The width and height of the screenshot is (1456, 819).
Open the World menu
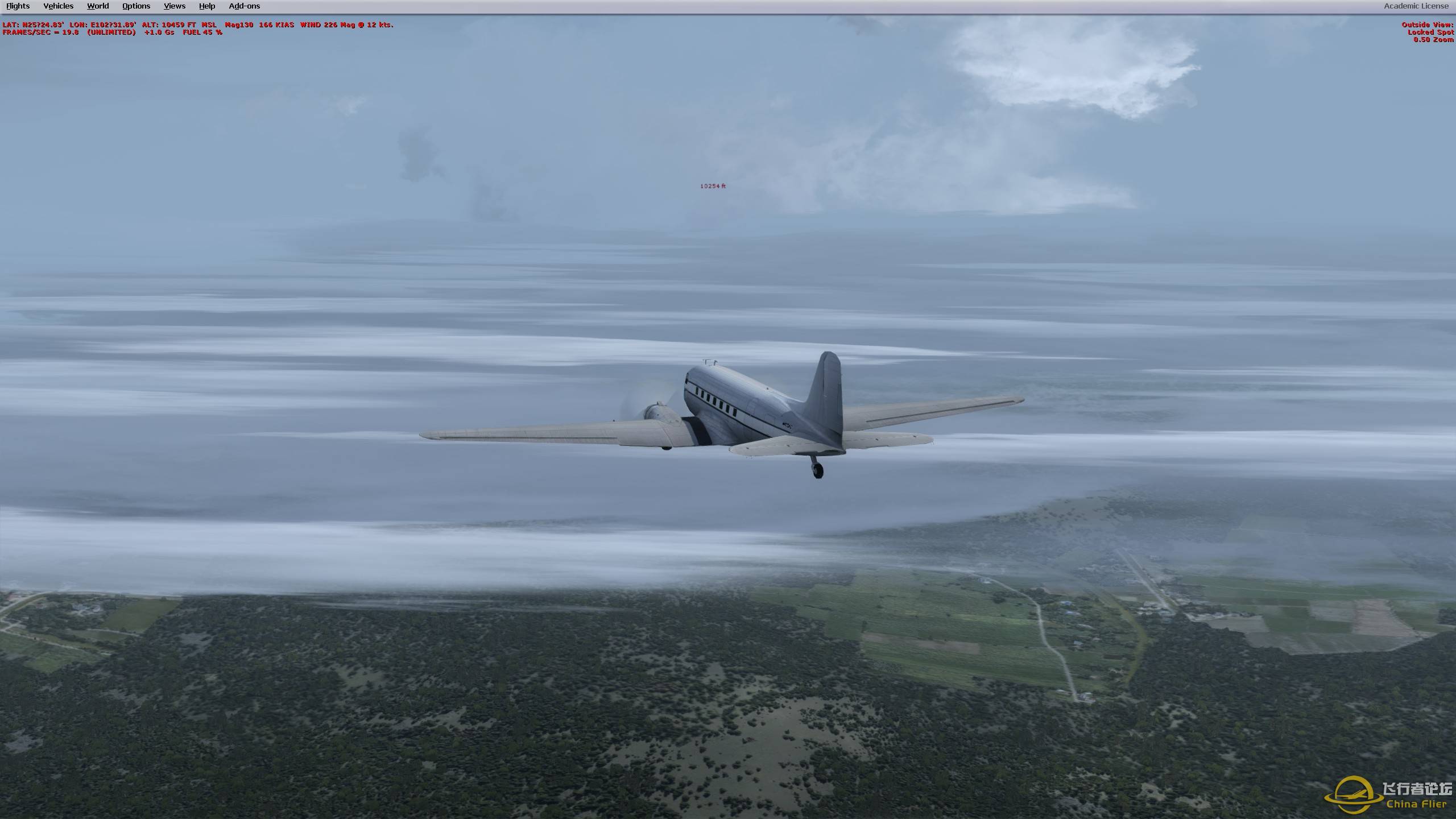pos(97,6)
